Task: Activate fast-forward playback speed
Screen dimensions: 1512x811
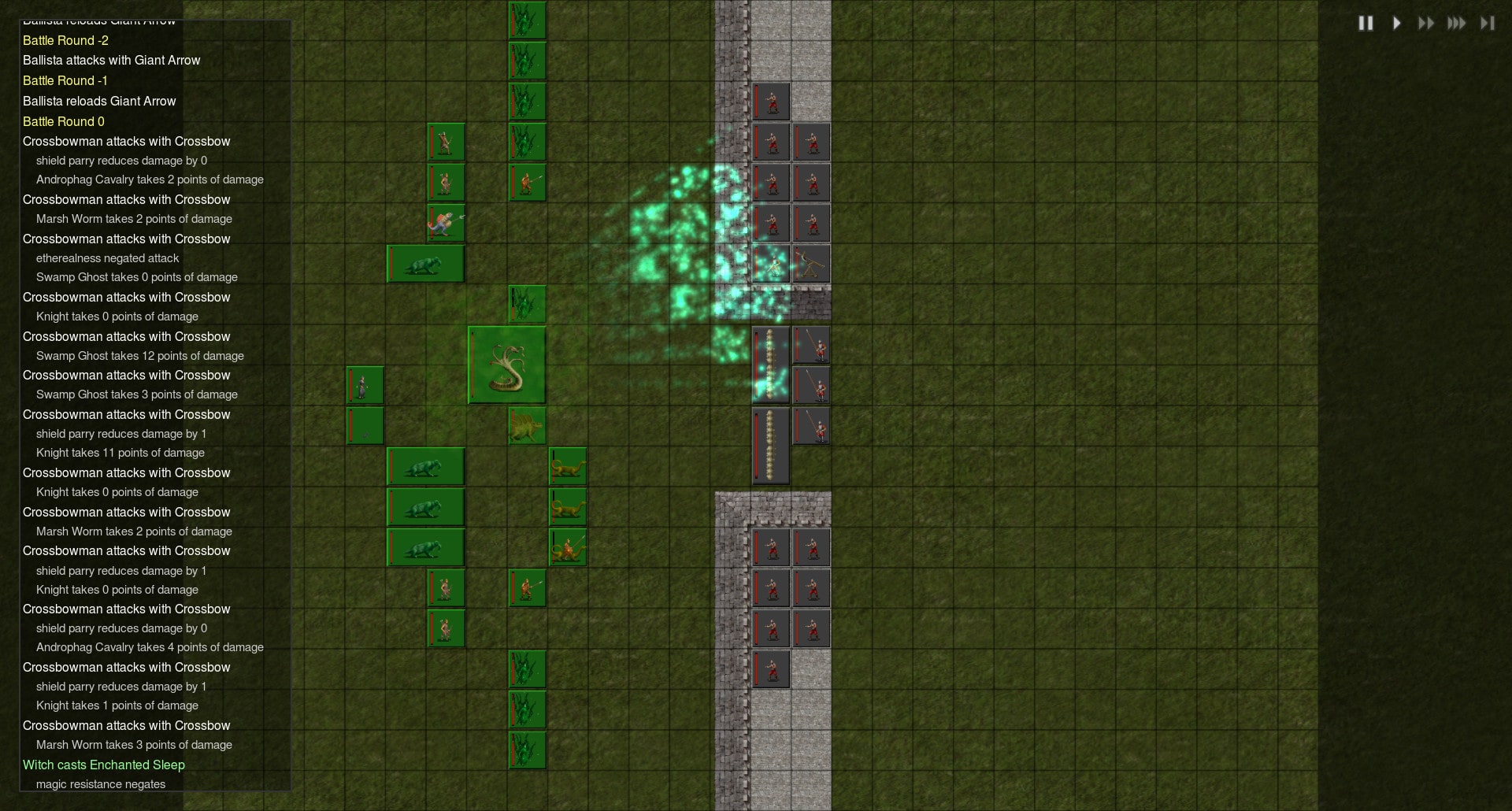Action: tap(1426, 23)
